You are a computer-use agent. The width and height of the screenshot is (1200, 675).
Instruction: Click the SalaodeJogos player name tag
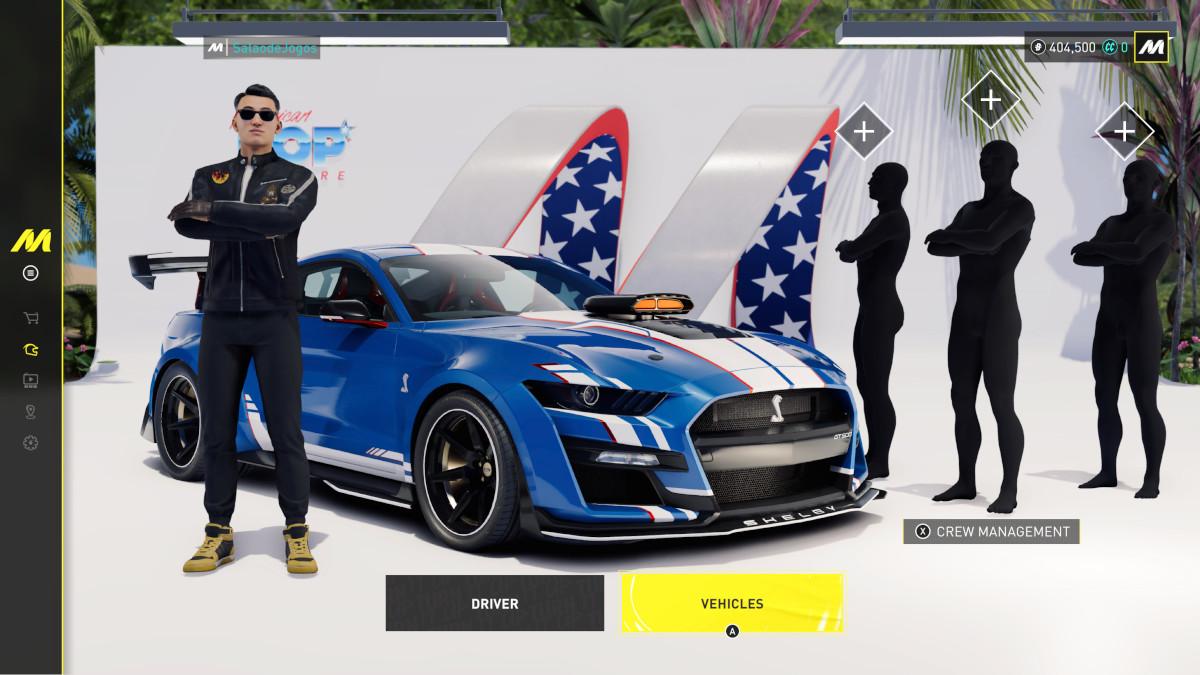coord(262,48)
